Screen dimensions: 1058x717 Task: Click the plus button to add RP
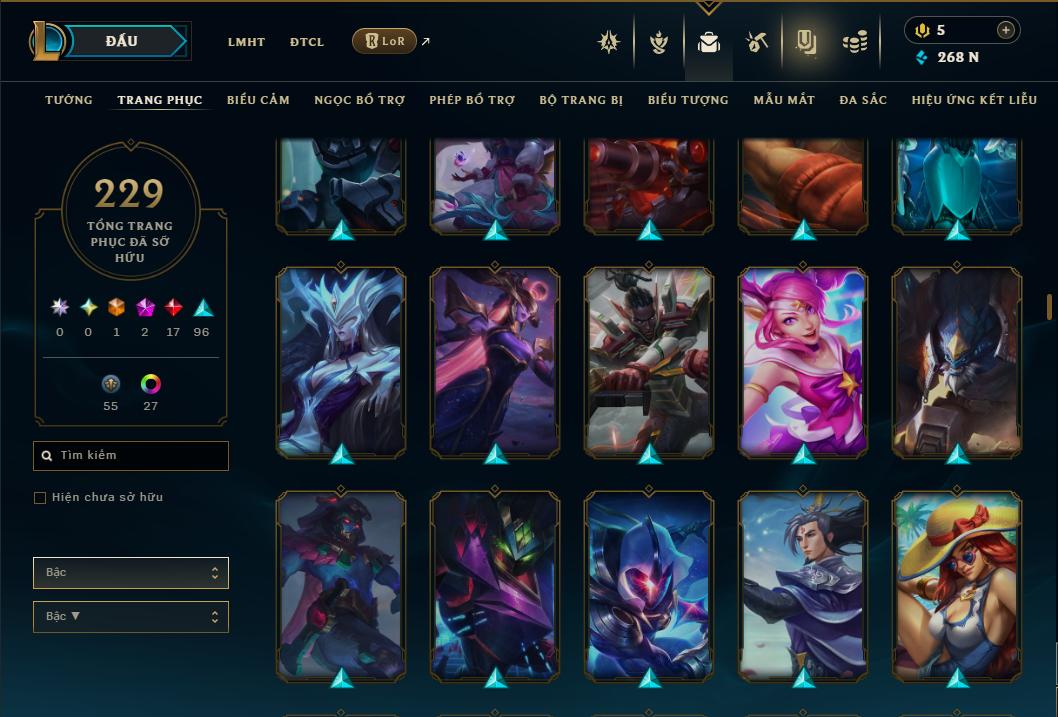click(x=1006, y=30)
